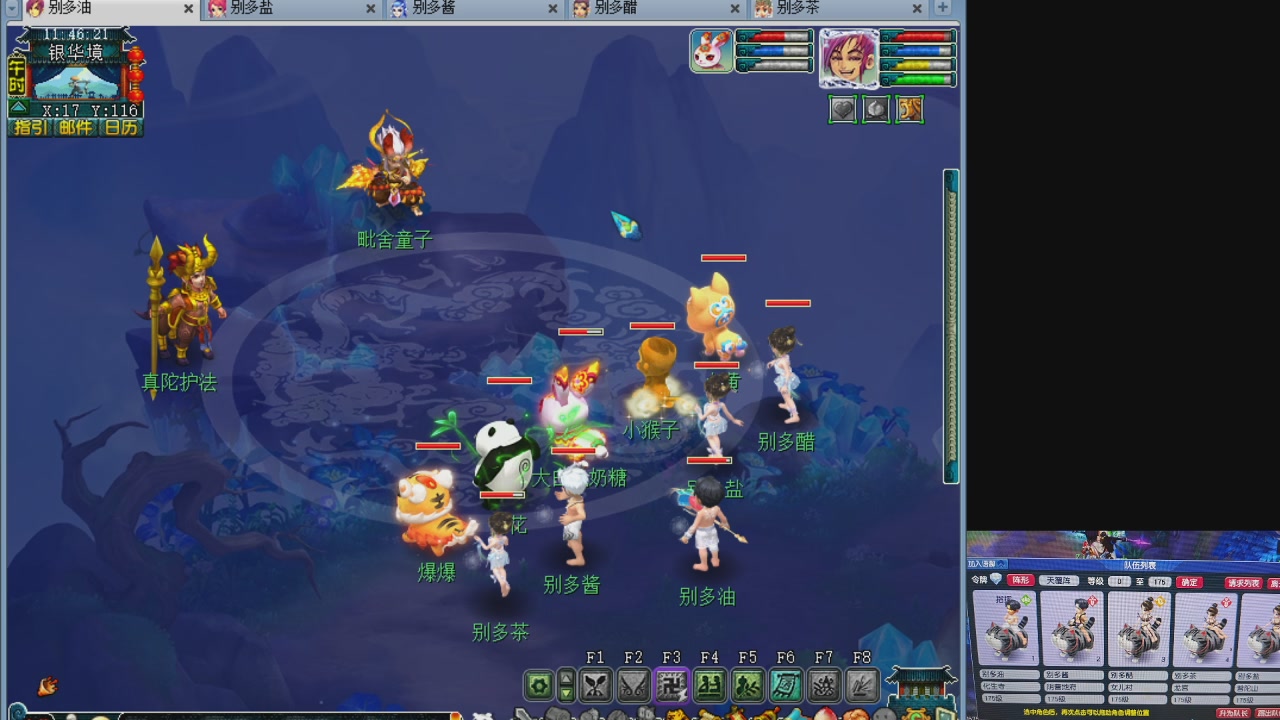Image resolution: width=1280 pixels, height=720 pixels.
Task: Click the heart icon below the health bars
Action: click(843, 109)
